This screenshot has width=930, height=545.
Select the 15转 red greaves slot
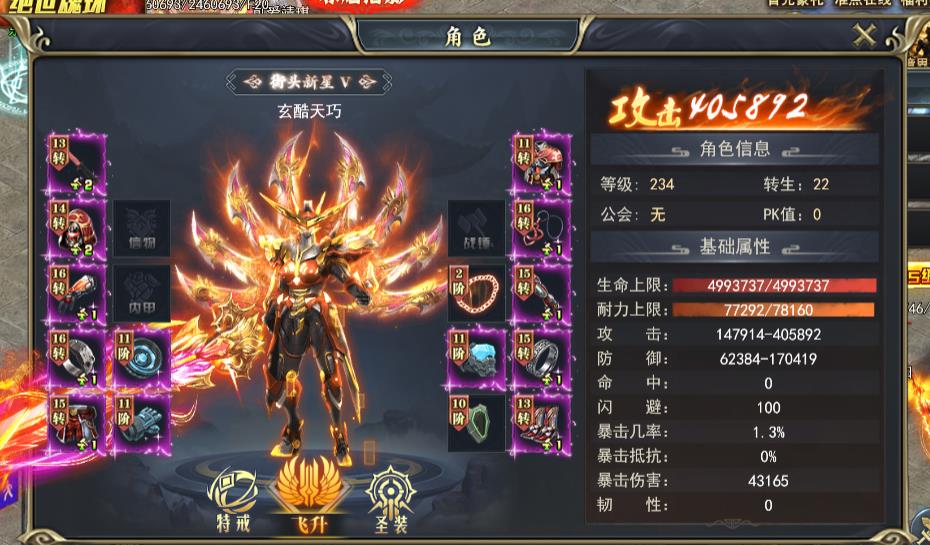tap(76, 422)
